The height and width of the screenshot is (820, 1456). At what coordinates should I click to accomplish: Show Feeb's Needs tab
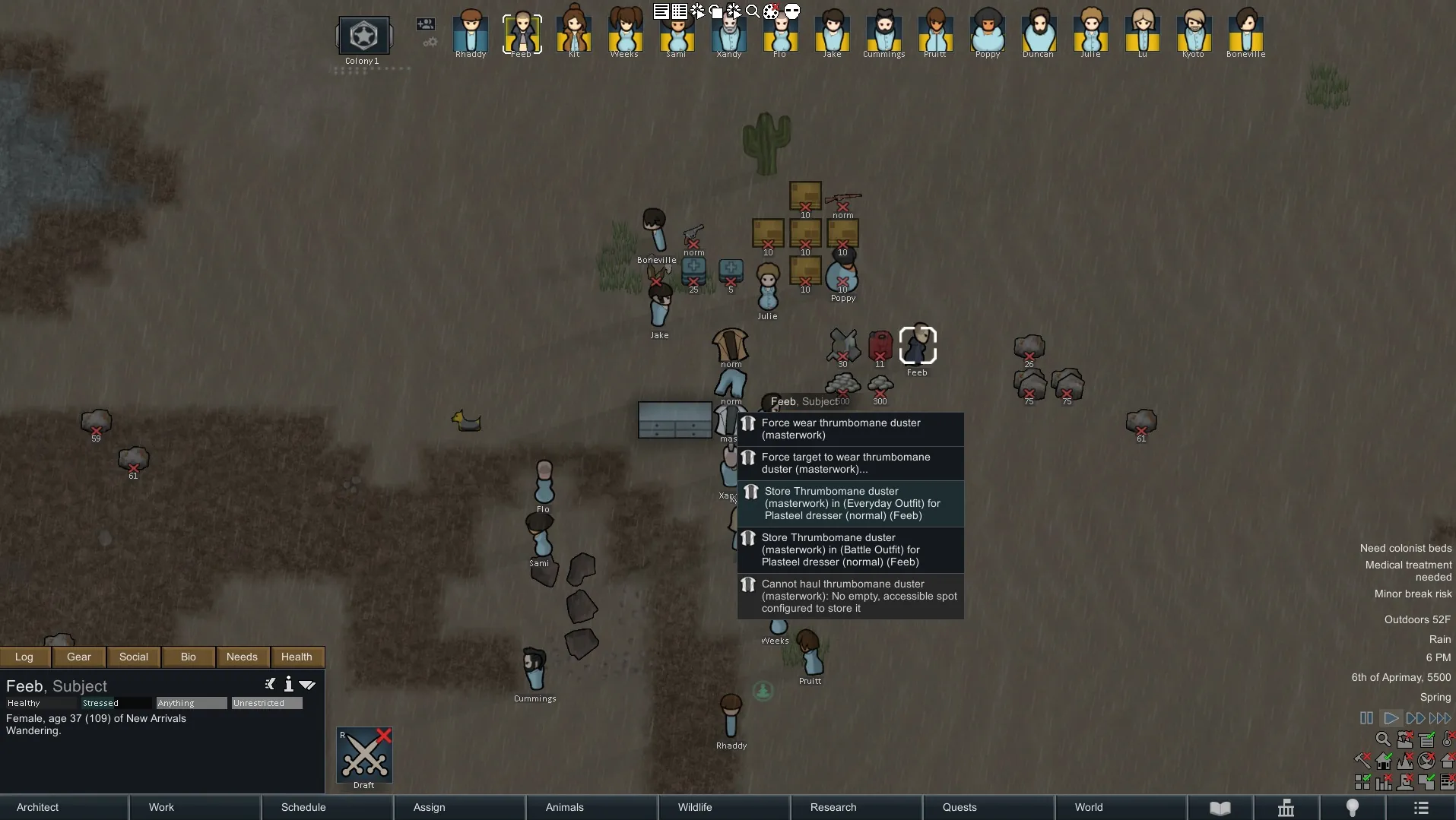tap(242, 657)
